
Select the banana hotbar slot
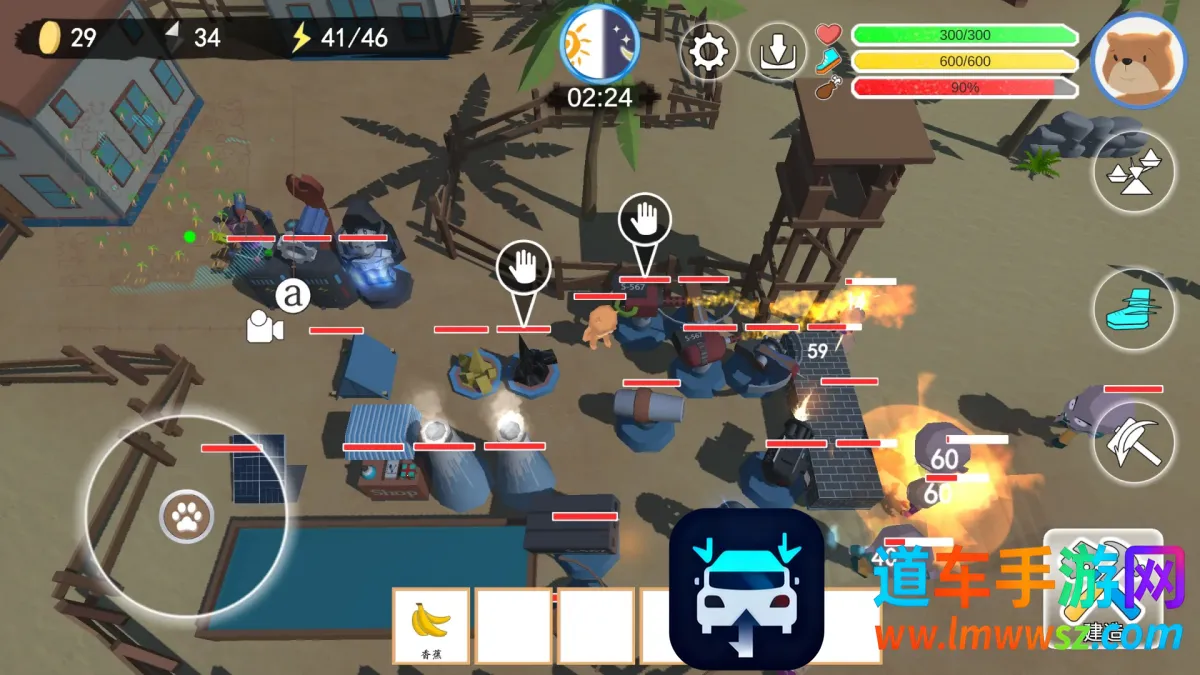pyautogui.click(x=431, y=626)
